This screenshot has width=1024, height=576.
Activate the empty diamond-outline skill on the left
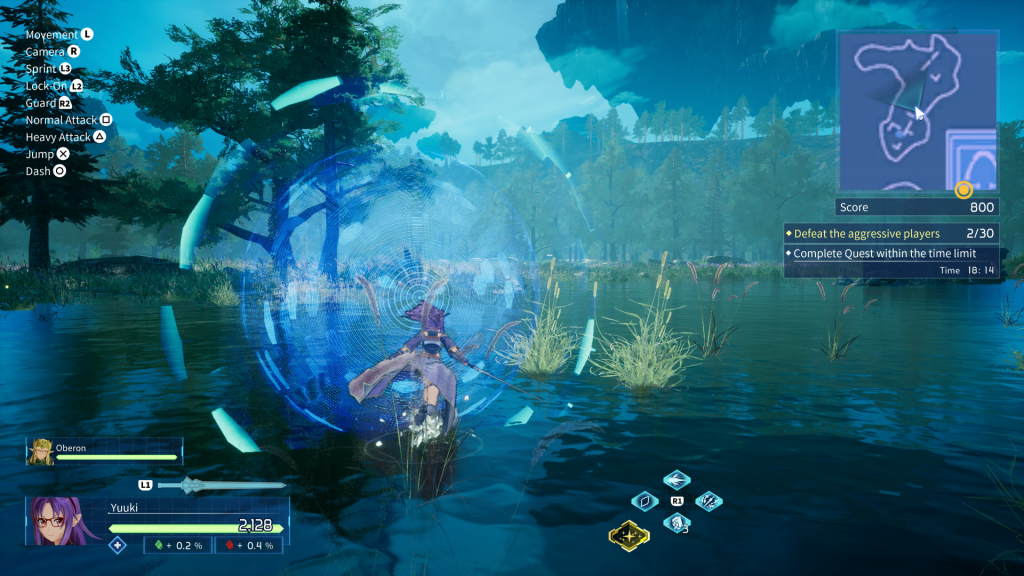(x=645, y=501)
